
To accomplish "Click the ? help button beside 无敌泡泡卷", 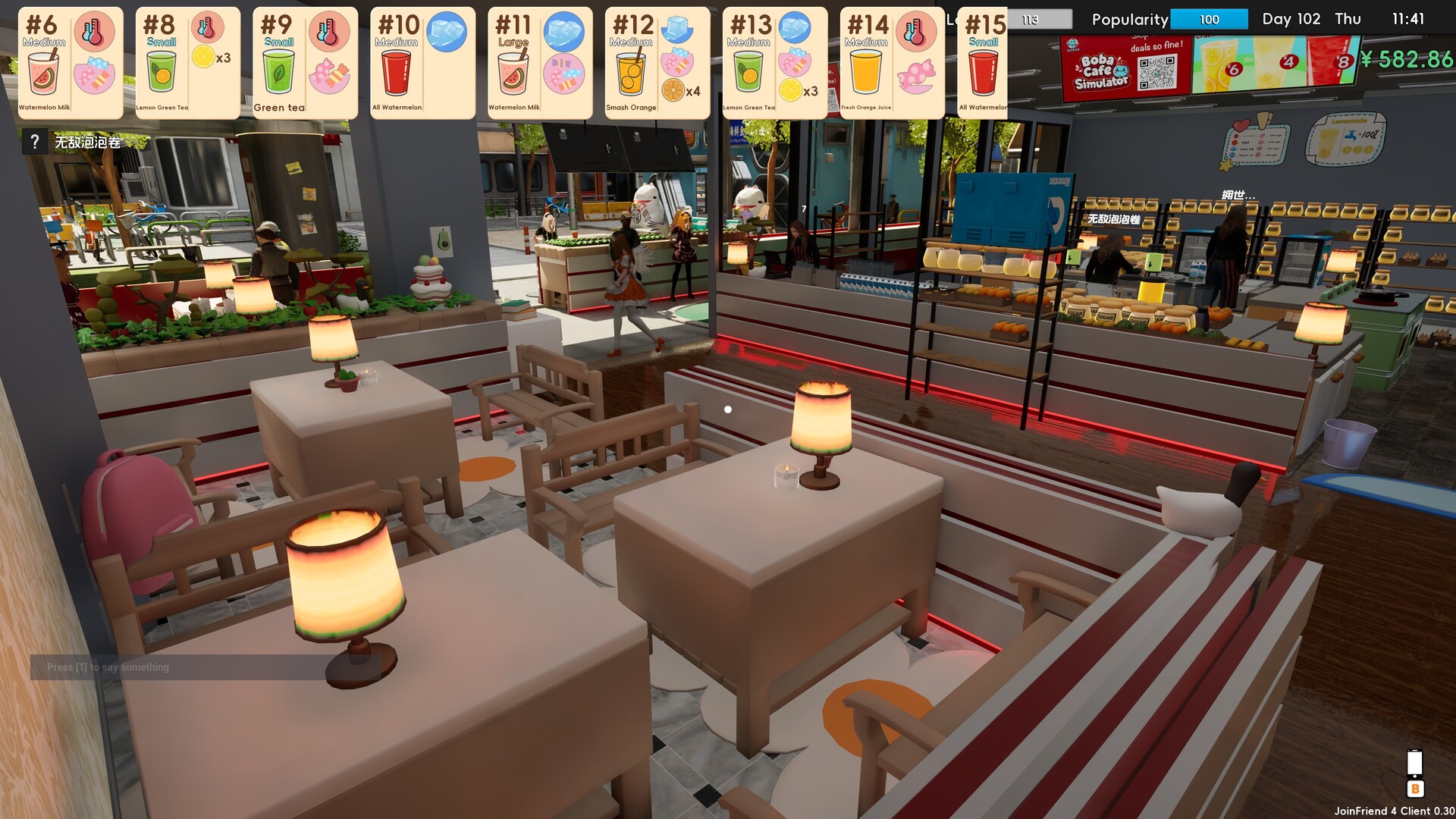I will click(35, 140).
